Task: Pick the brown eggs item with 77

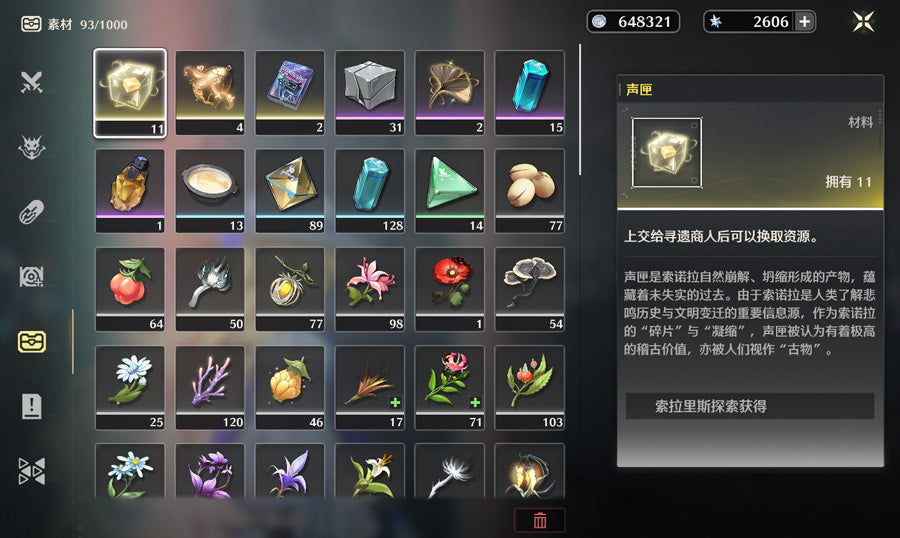Action: 530,190
